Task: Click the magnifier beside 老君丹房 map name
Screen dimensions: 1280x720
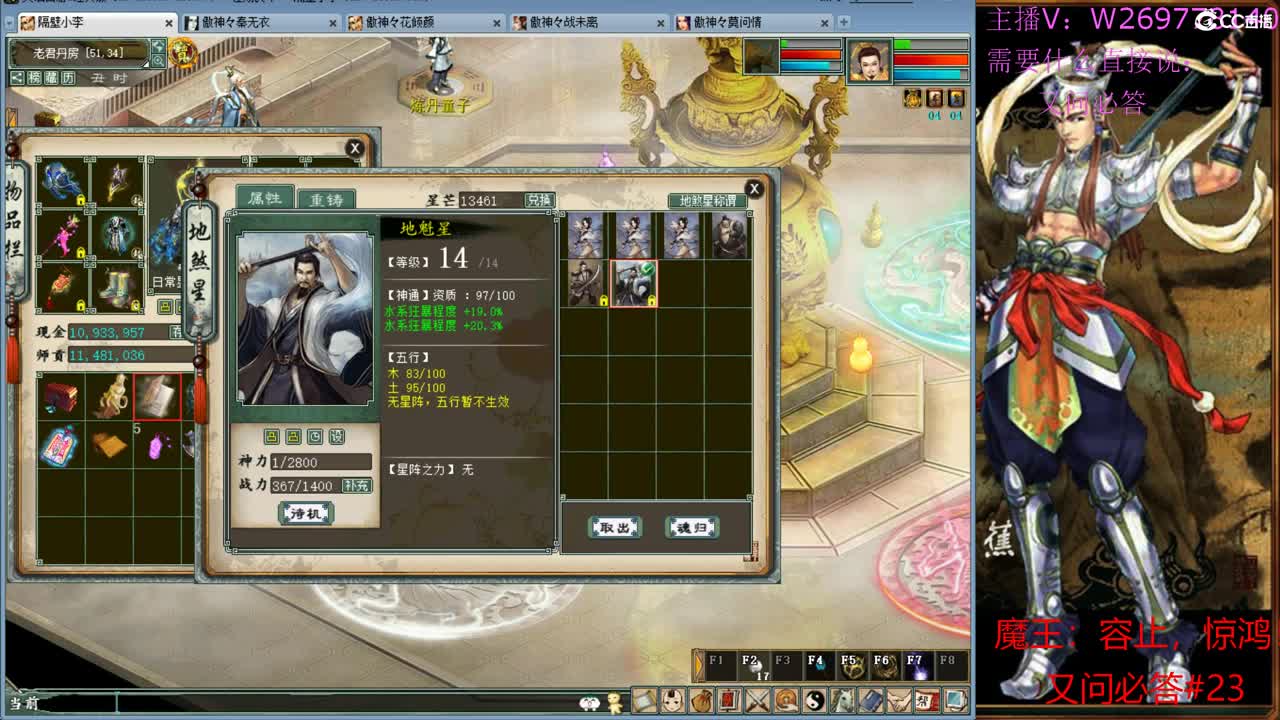Action: [x=157, y=58]
